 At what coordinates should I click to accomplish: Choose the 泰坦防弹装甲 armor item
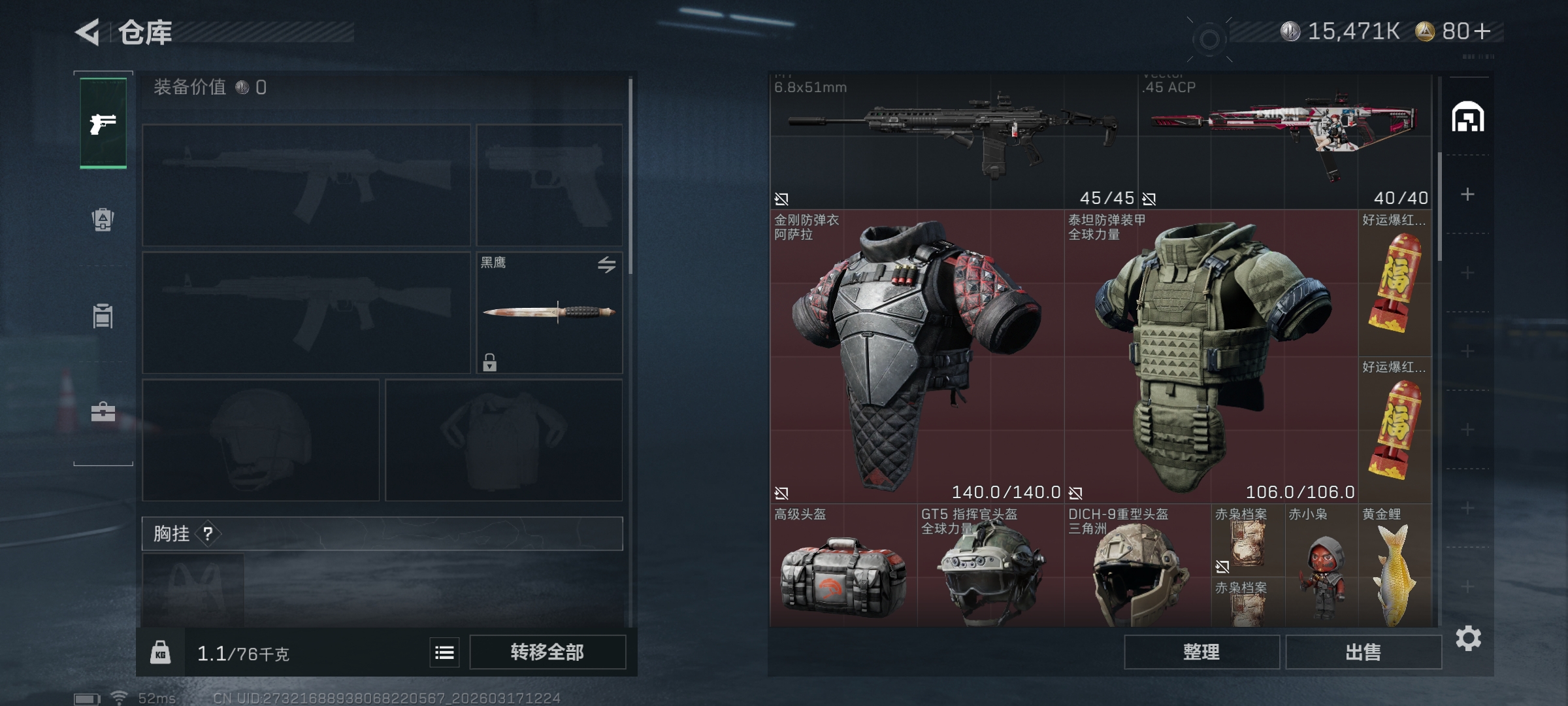click(1210, 356)
